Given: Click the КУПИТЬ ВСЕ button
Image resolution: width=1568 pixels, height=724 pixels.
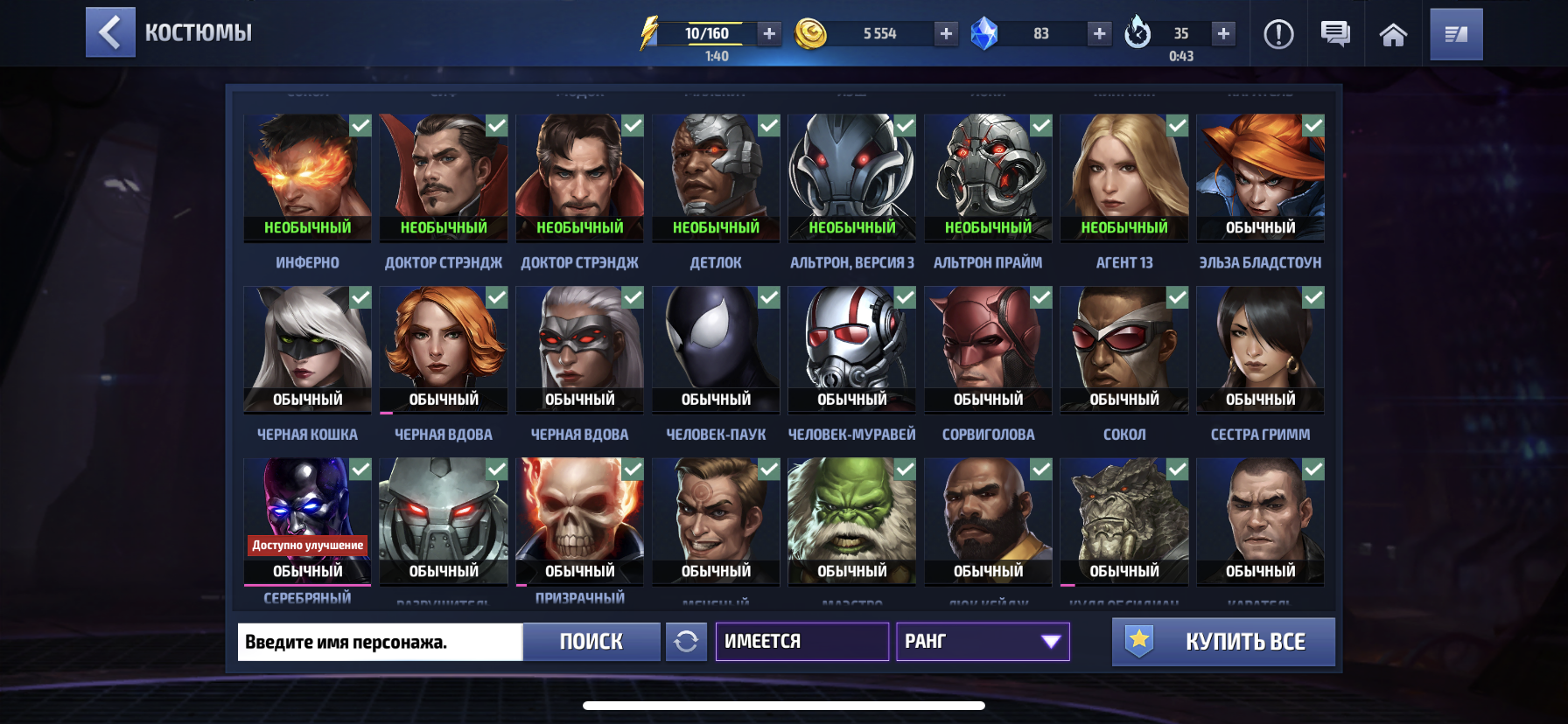Looking at the screenshot, I should point(1222,641).
